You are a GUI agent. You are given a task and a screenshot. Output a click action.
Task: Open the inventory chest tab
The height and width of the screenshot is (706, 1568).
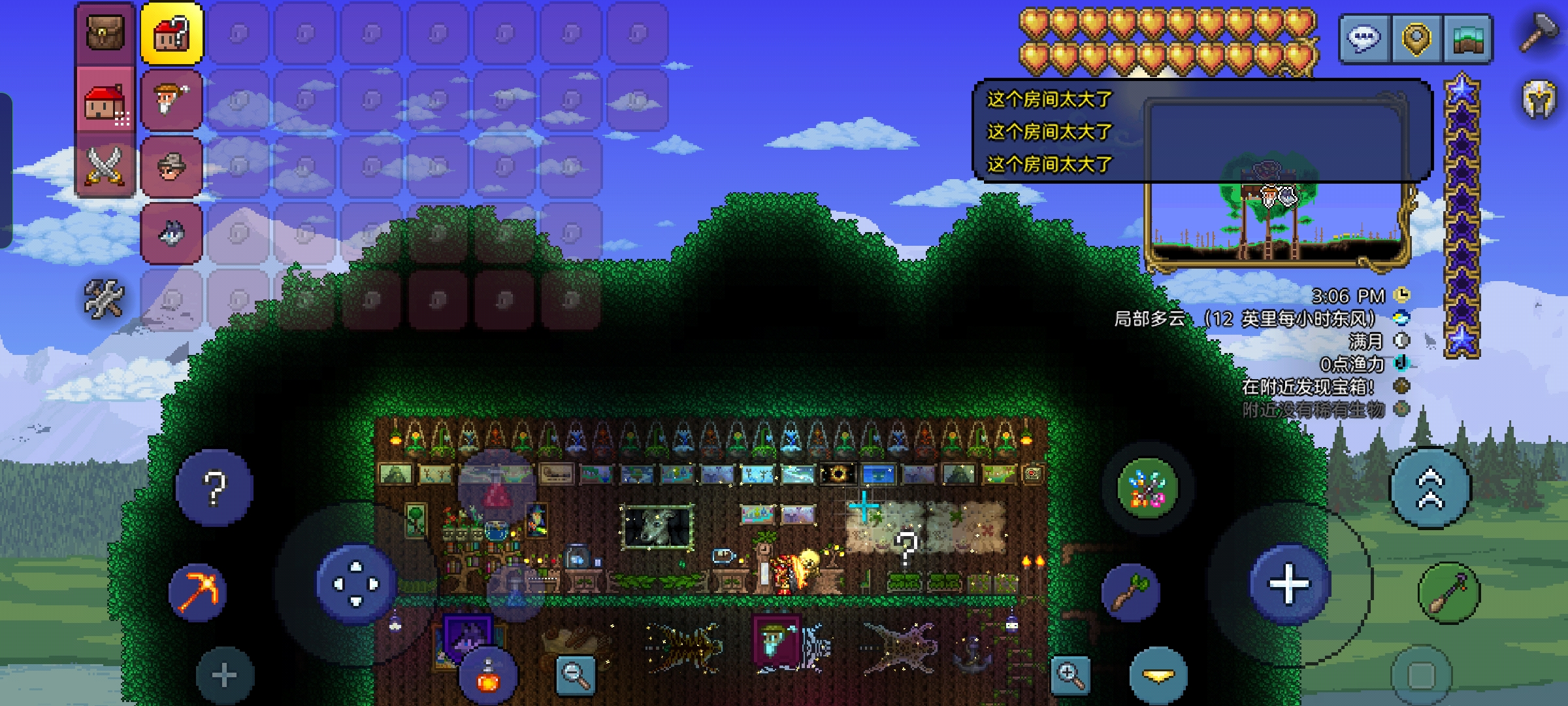tap(105, 33)
